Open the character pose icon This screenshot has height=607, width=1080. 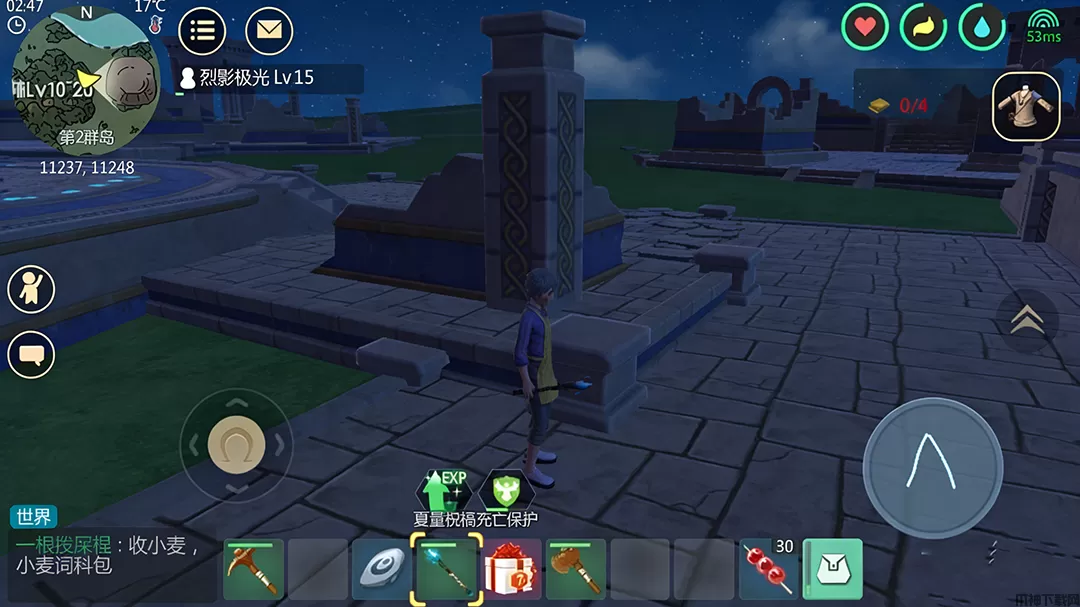click(31, 289)
